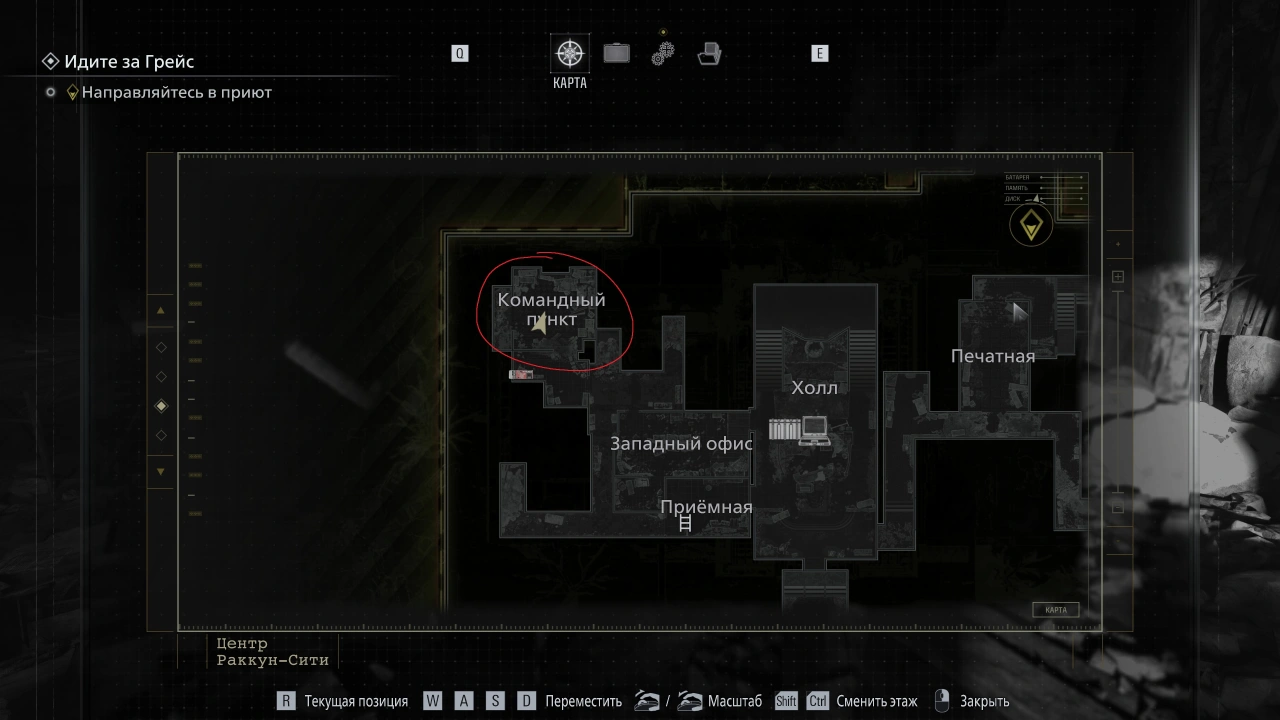Select the Командный пункт room on map
Viewport: 1280px width, 720px height.
(x=551, y=309)
